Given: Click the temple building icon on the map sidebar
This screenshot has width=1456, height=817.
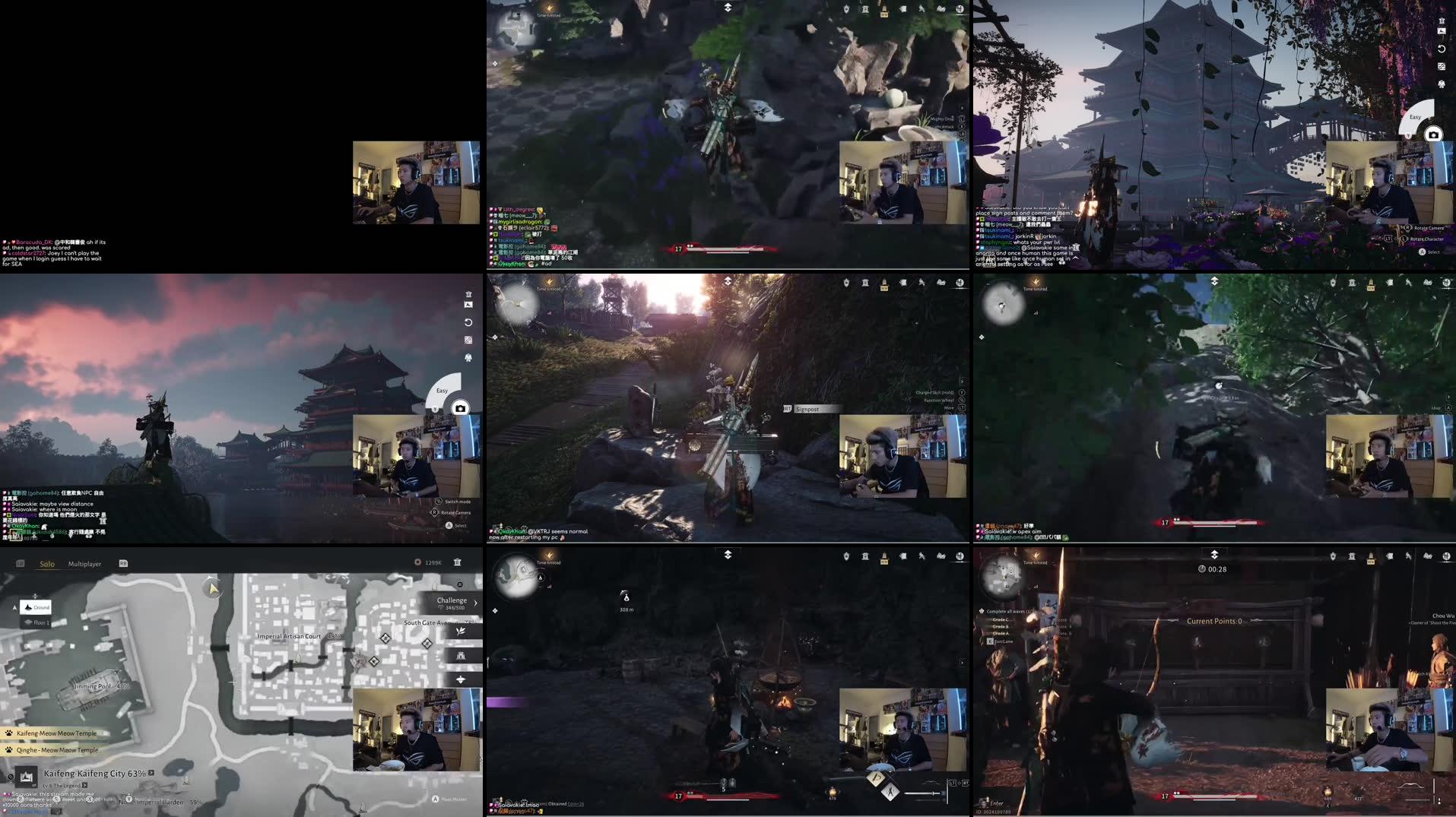Looking at the screenshot, I should tap(462, 656).
